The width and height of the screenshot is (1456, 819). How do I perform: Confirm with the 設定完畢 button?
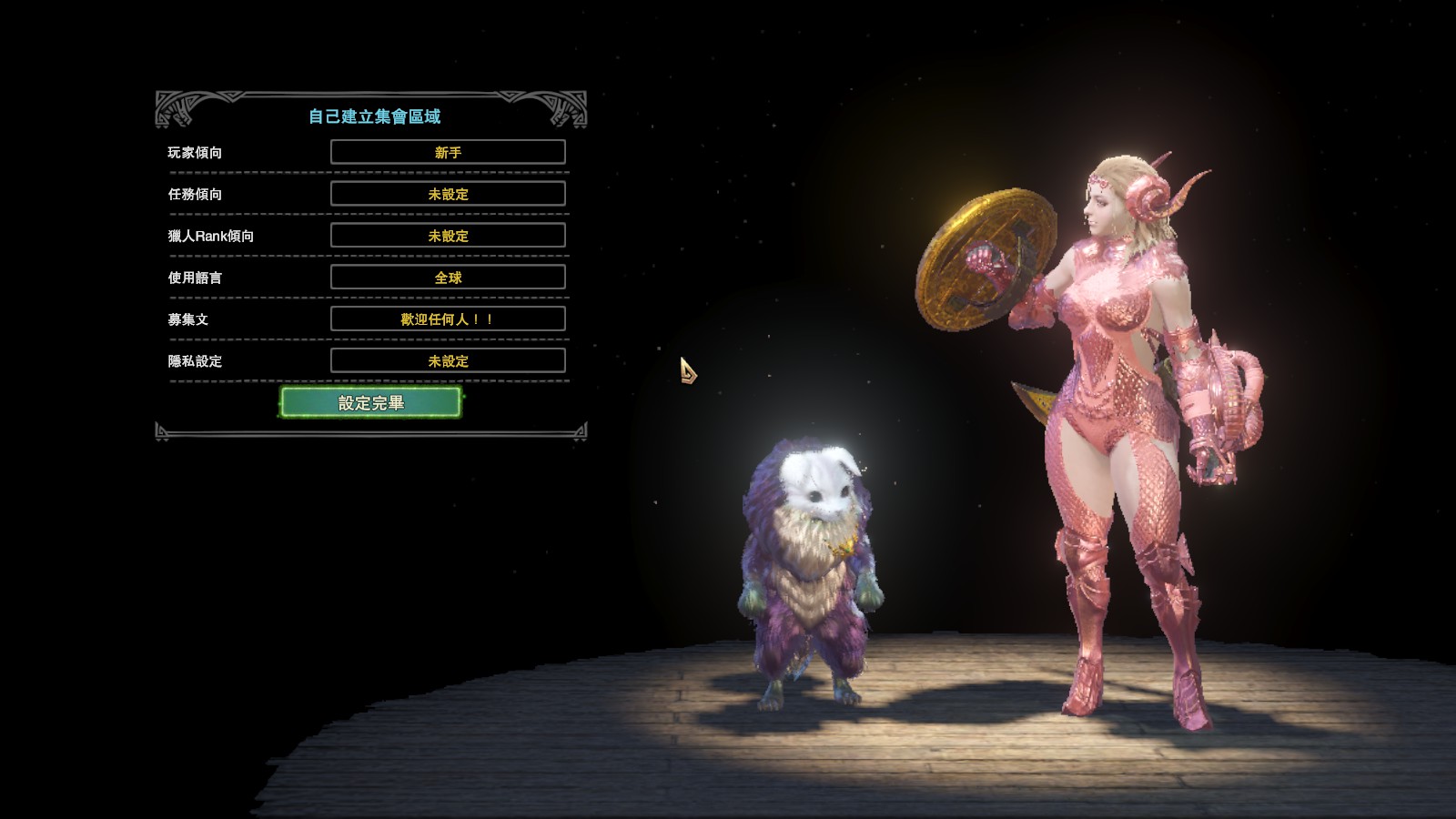point(370,402)
